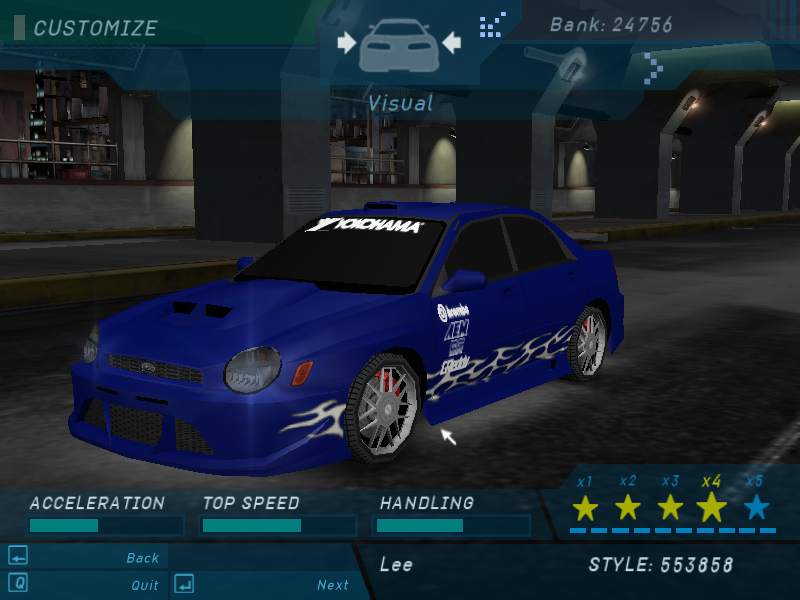The height and width of the screenshot is (600, 800).
Task: Select the Visual customization car icon
Action: 398,46
